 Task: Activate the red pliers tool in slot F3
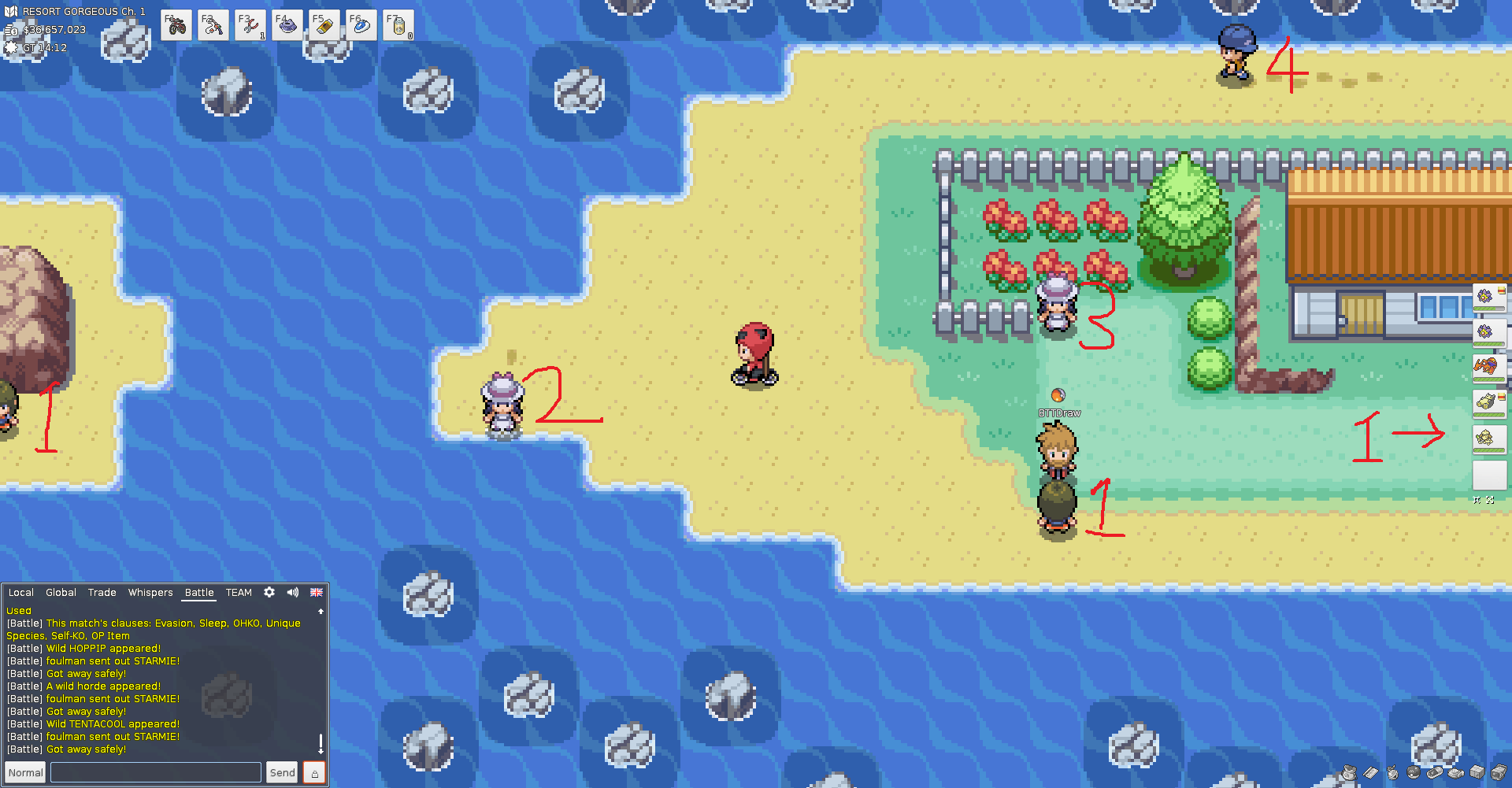[250, 26]
